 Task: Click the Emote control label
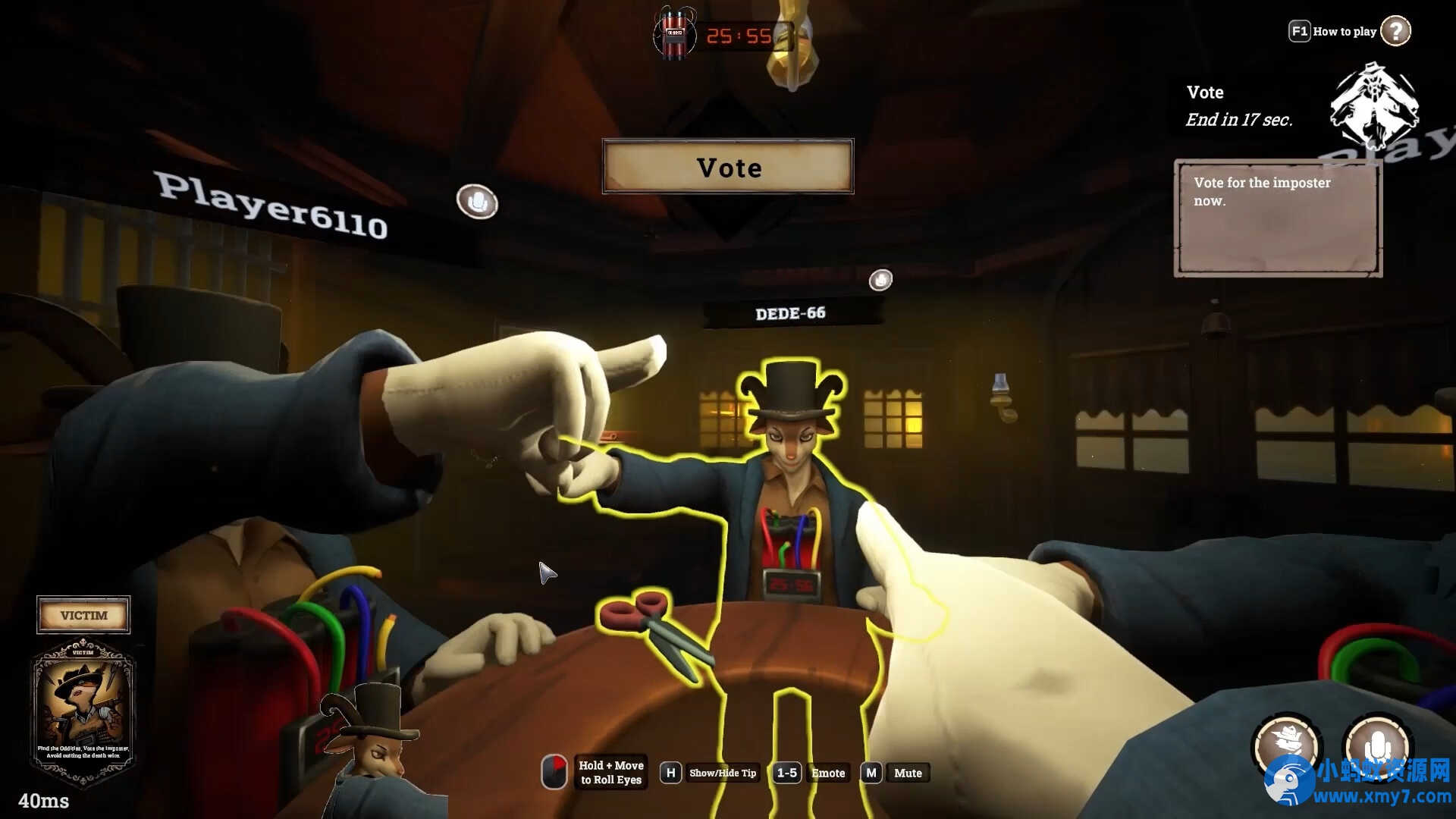click(828, 773)
